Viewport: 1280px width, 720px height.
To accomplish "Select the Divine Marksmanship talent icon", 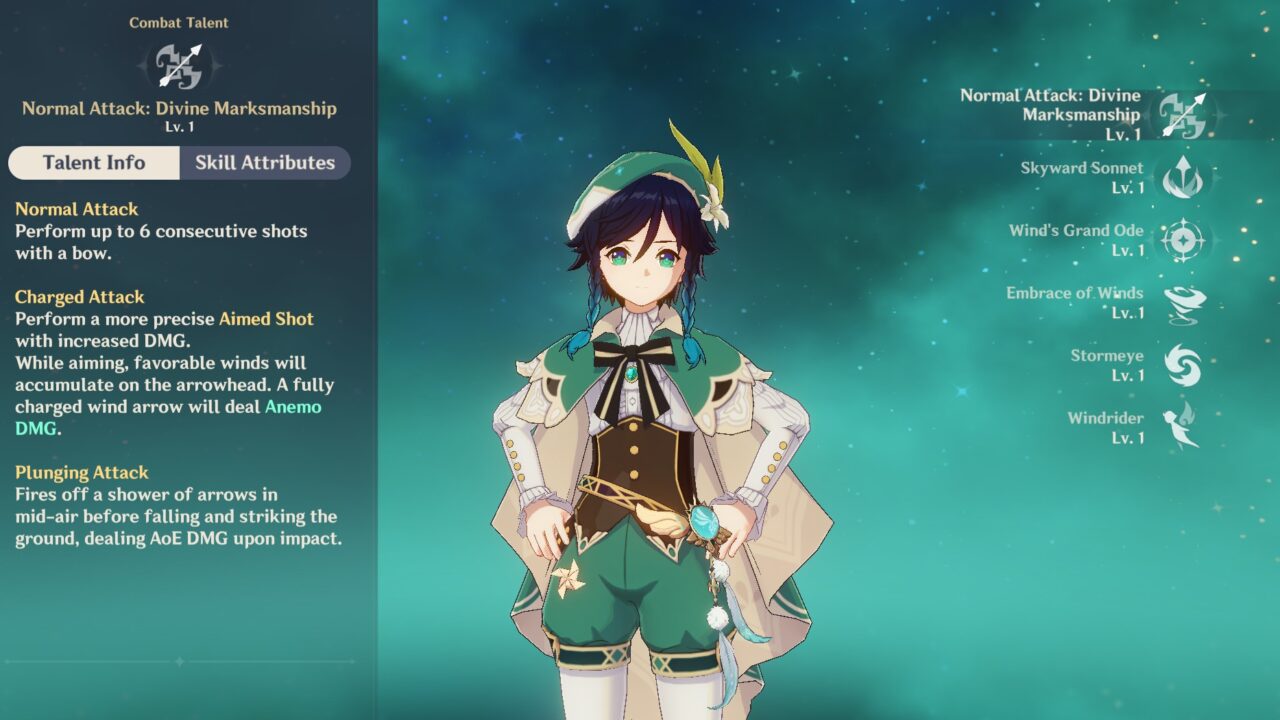I will (x=1184, y=115).
